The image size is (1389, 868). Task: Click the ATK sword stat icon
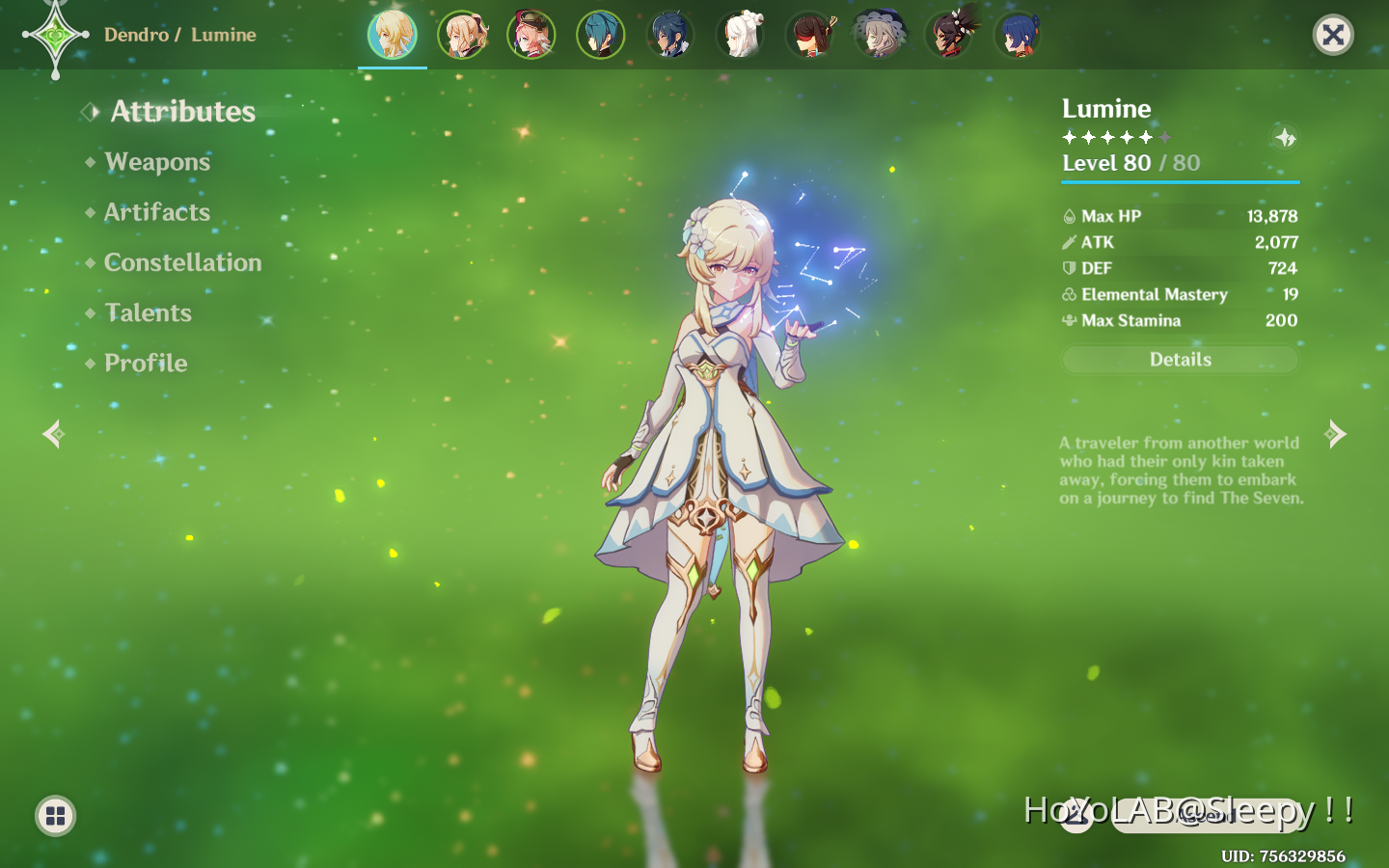pos(1071,242)
